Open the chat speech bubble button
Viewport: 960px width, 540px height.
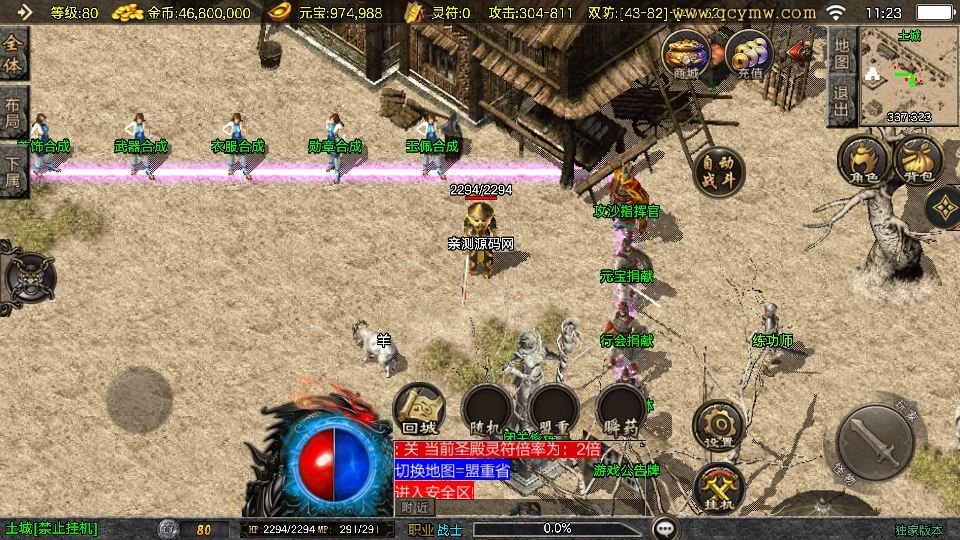point(665,528)
